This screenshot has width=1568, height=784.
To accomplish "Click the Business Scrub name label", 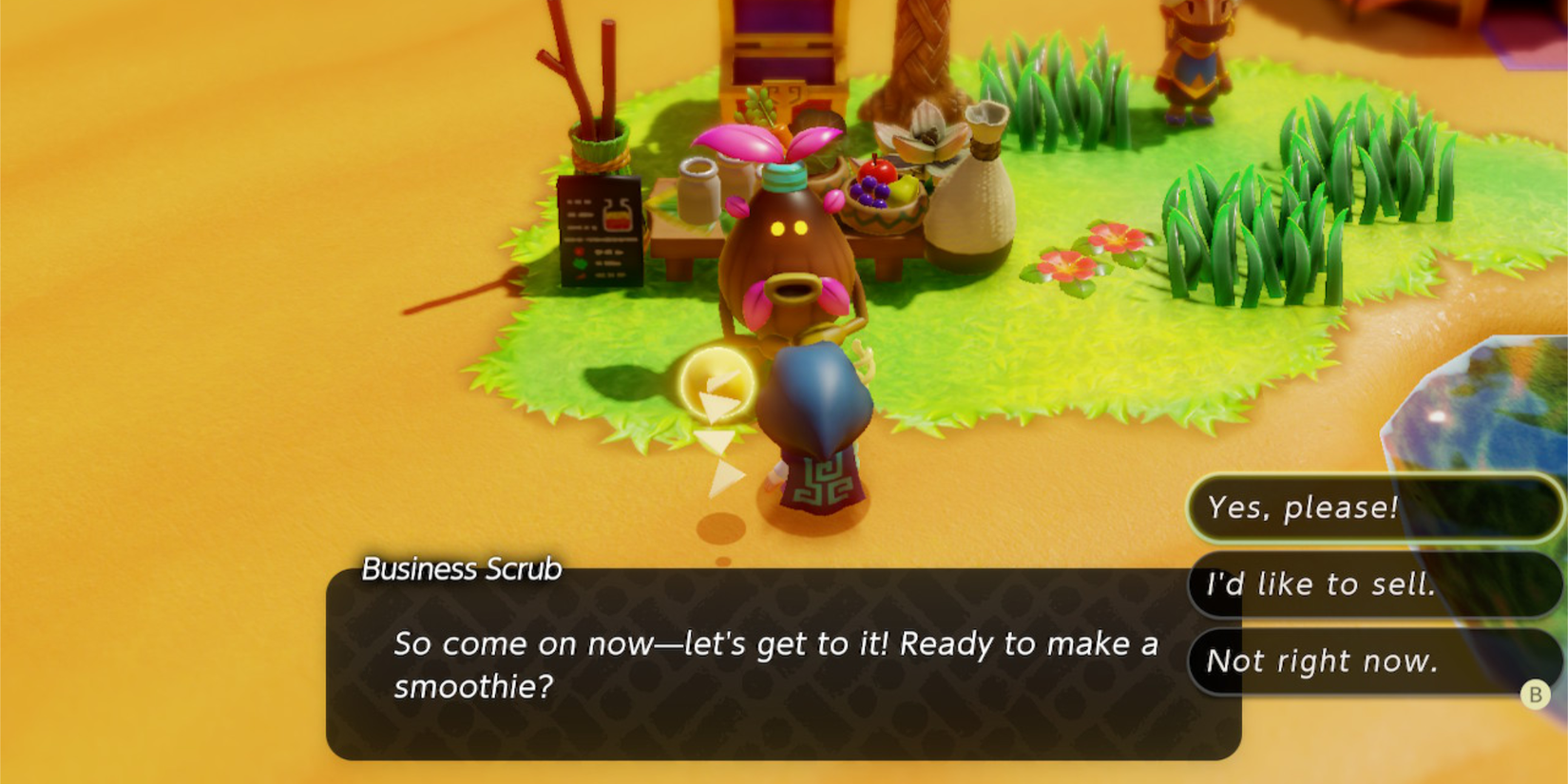I will tap(461, 567).
